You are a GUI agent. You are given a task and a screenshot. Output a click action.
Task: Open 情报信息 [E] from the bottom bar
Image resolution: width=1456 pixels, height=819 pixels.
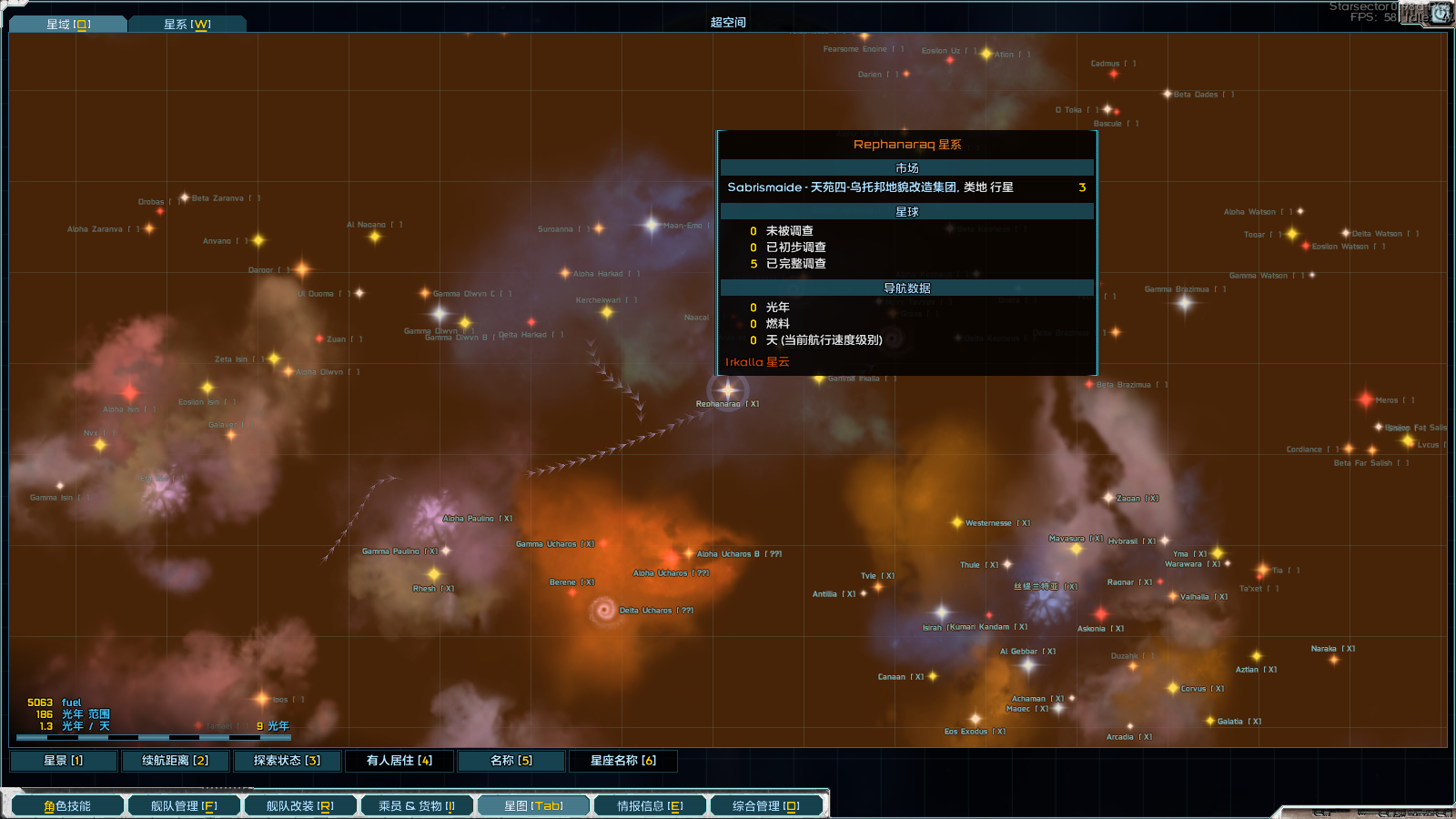[649, 804]
